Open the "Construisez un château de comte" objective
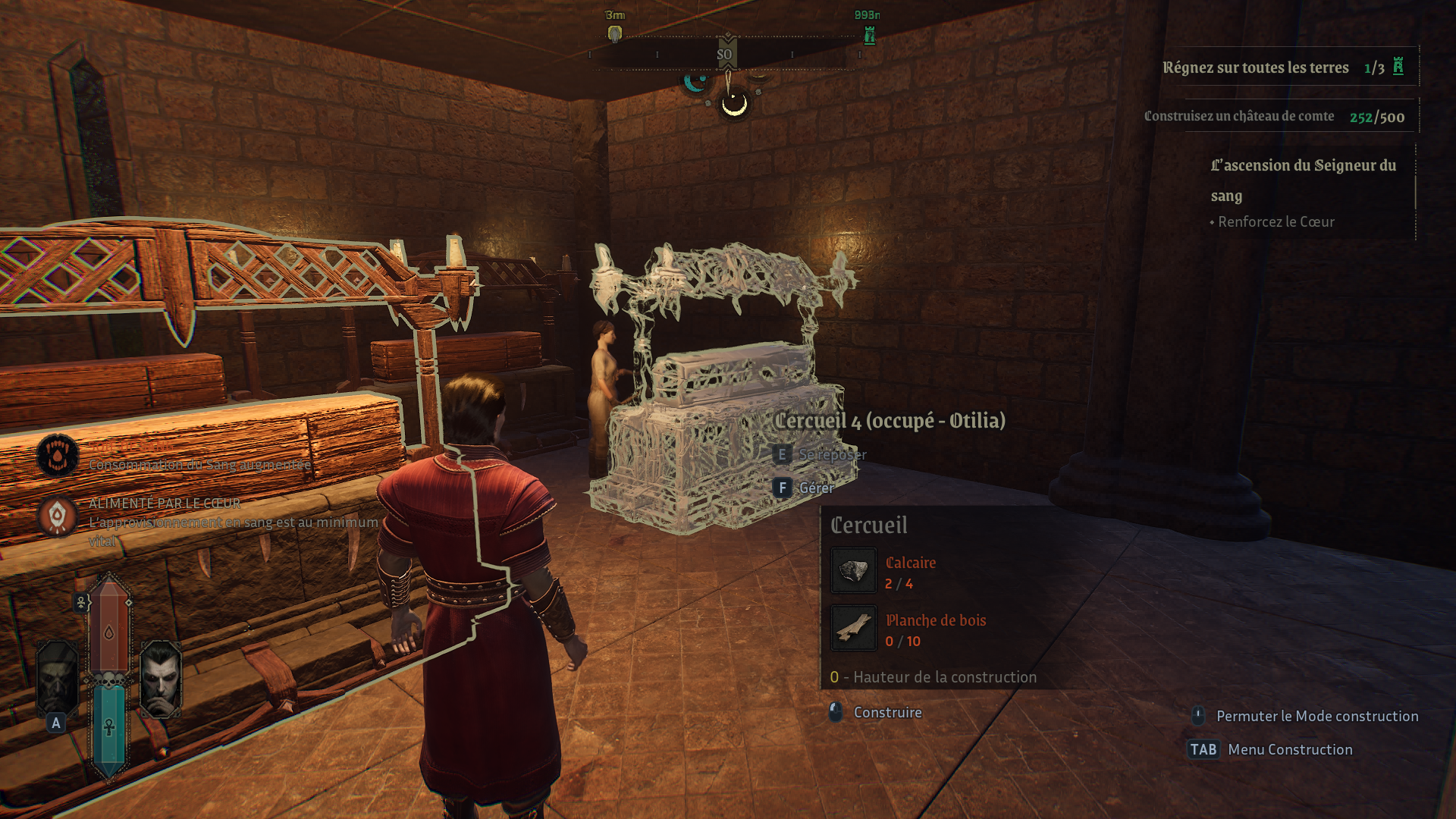This screenshot has width=1456, height=819. coord(1238,116)
